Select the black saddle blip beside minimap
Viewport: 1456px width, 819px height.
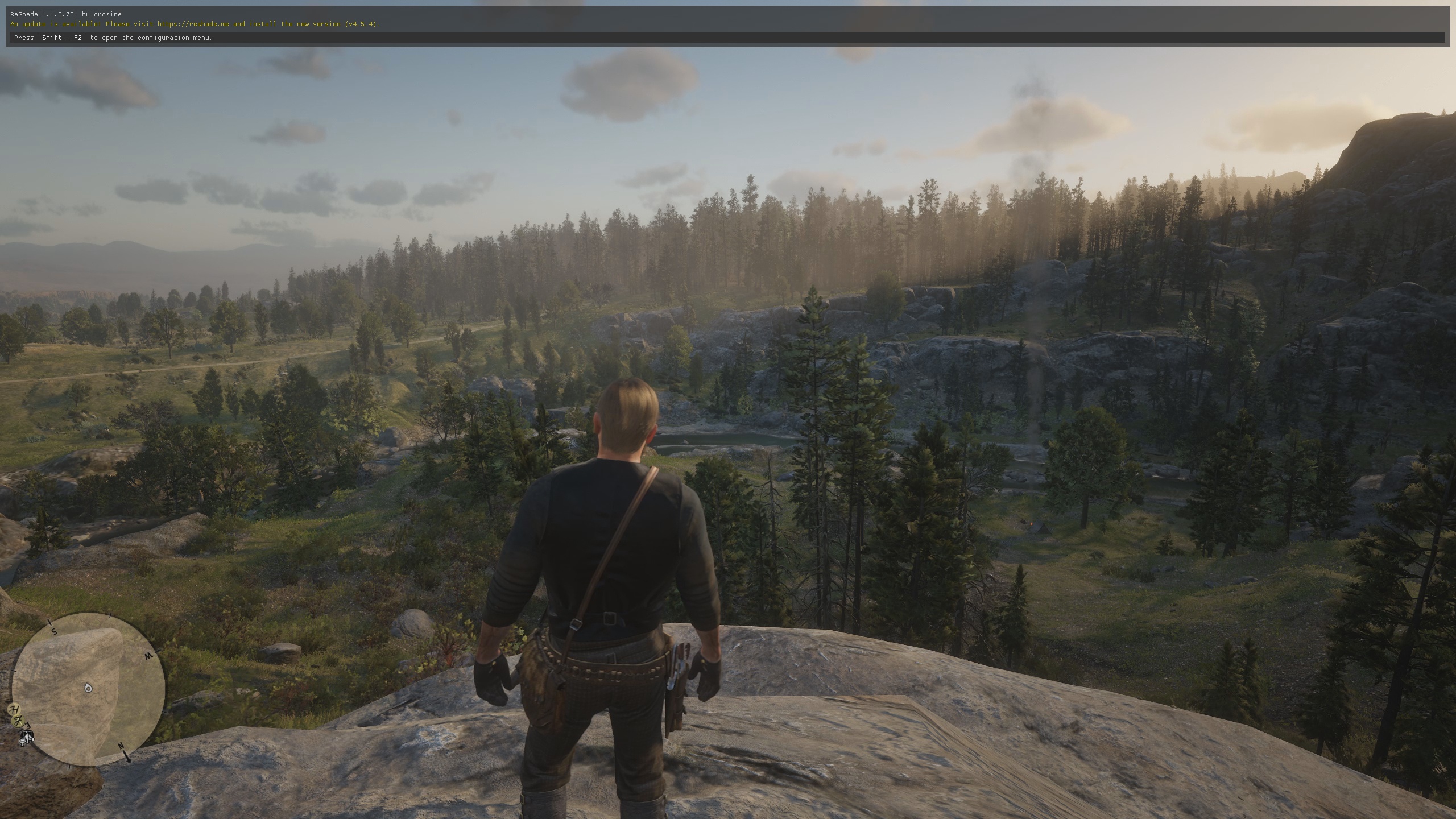[x=26, y=736]
